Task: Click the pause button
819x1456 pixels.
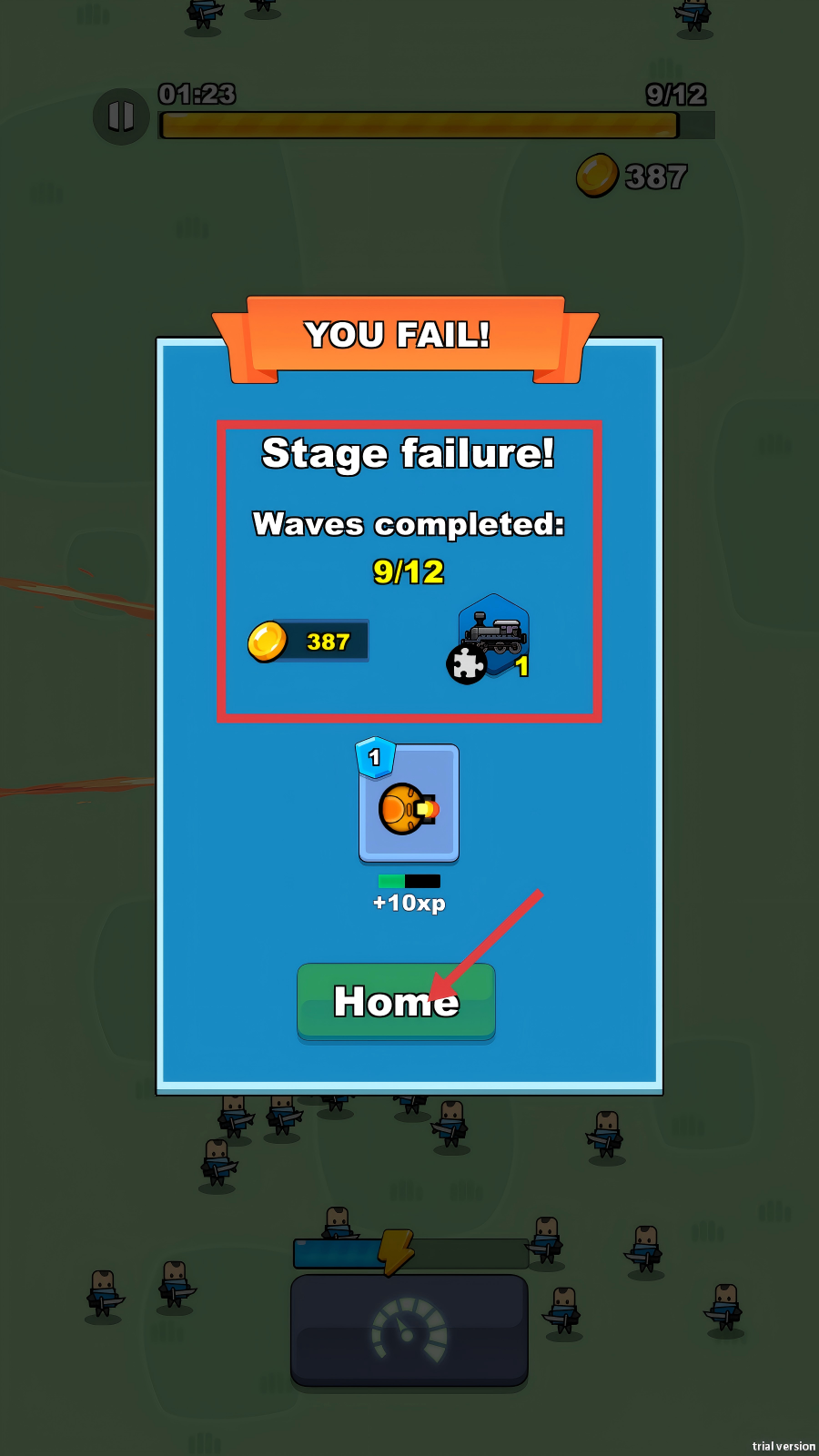Action: (121, 116)
